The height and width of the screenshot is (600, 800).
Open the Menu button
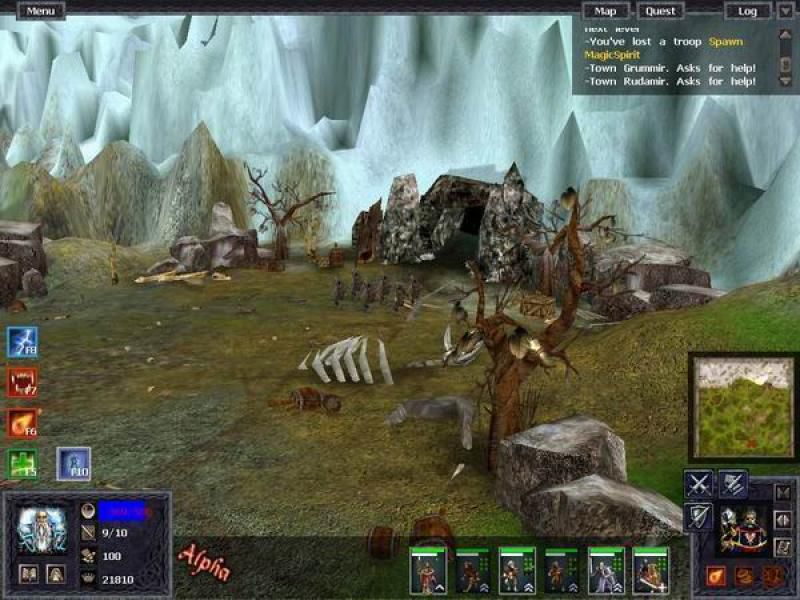pos(41,11)
